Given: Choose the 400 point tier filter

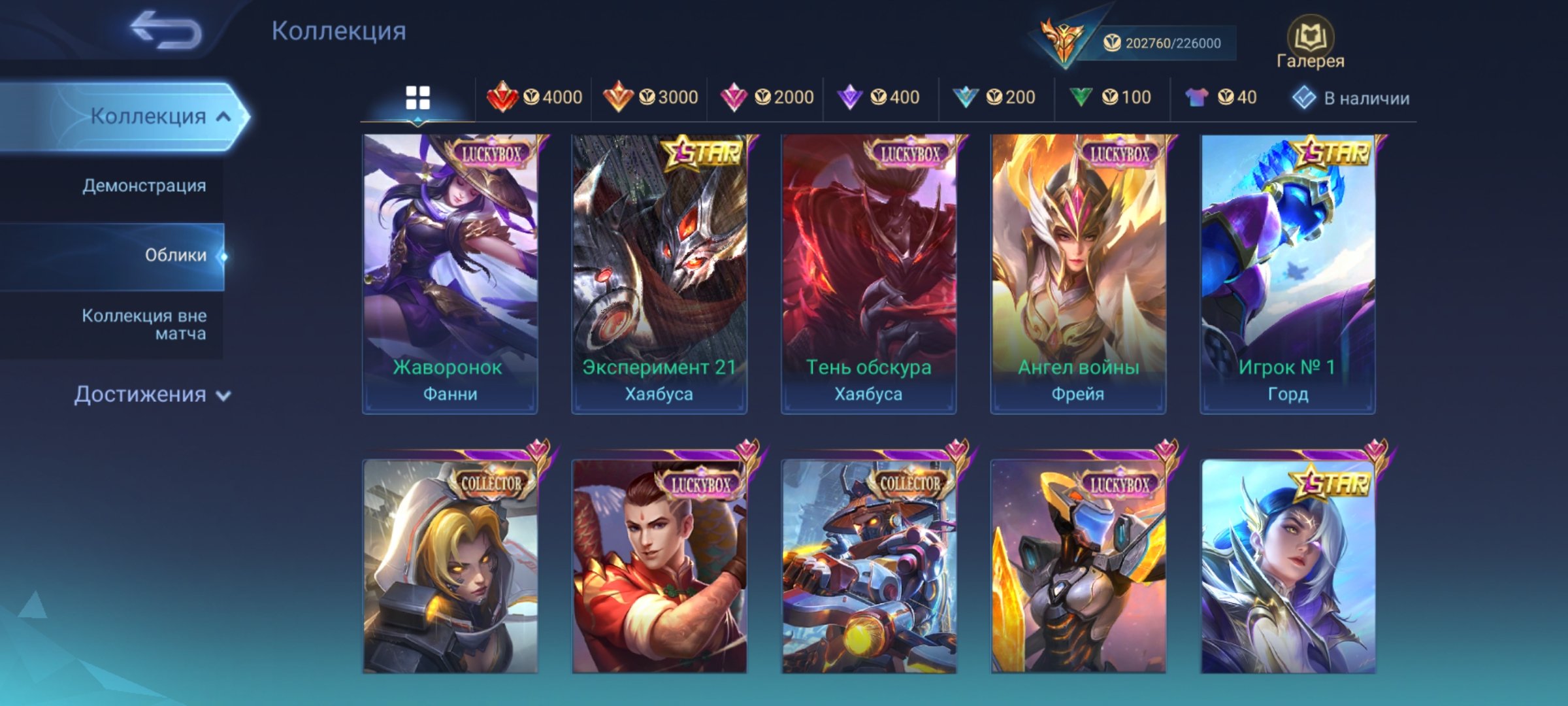Looking at the screenshot, I should tap(879, 97).
